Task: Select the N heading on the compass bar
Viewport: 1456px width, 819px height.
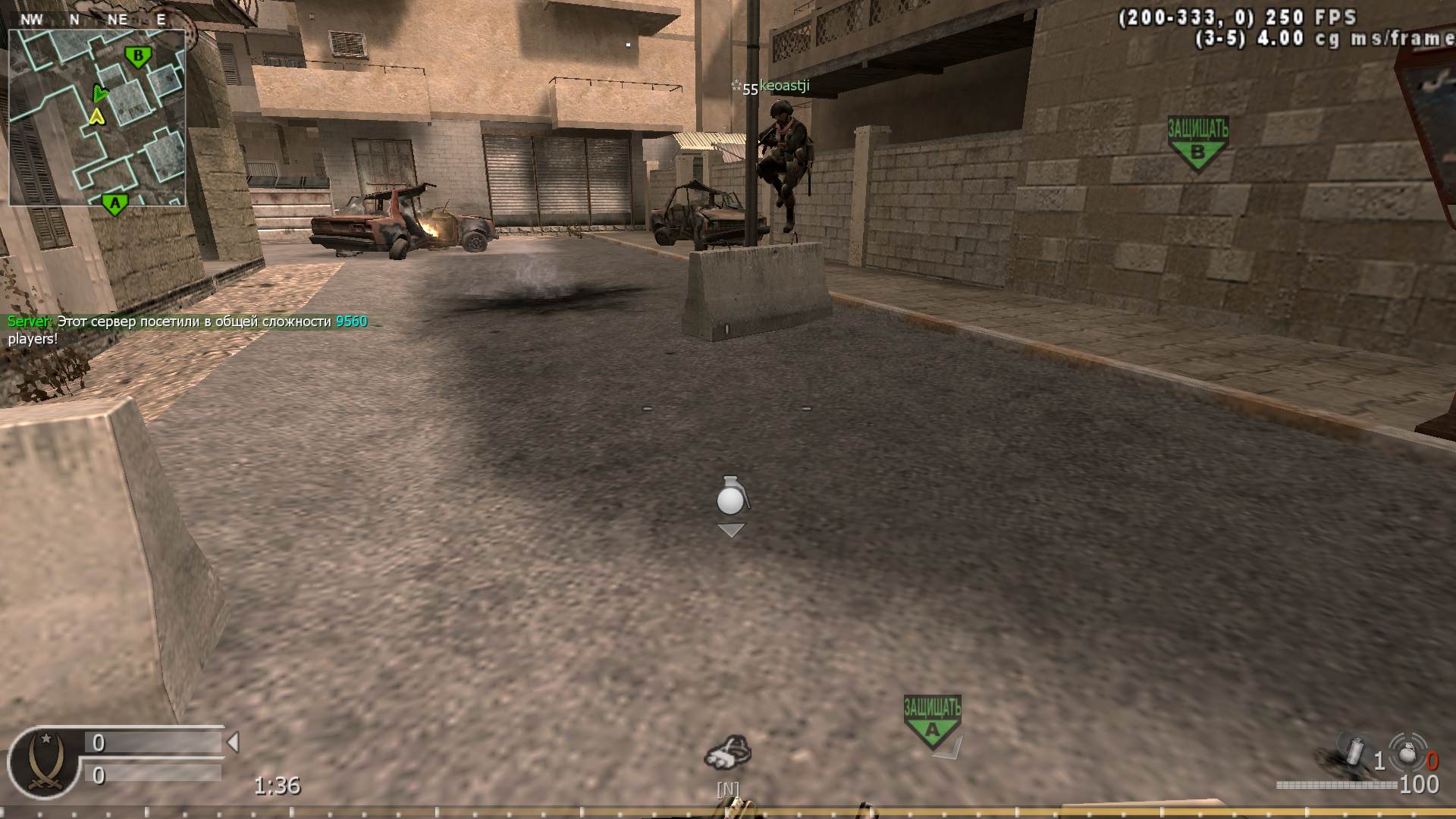Action: (x=74, y=20)
